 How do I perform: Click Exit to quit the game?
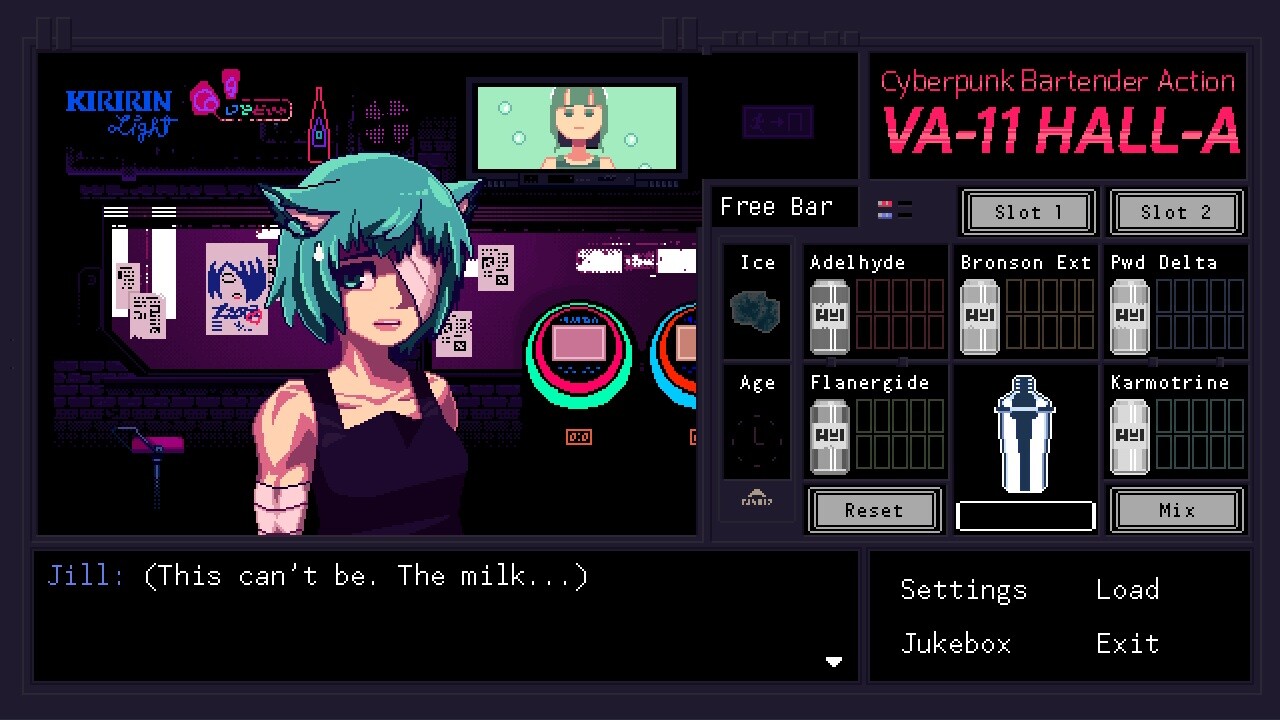pyautogui.click(x=1127, y=644)
